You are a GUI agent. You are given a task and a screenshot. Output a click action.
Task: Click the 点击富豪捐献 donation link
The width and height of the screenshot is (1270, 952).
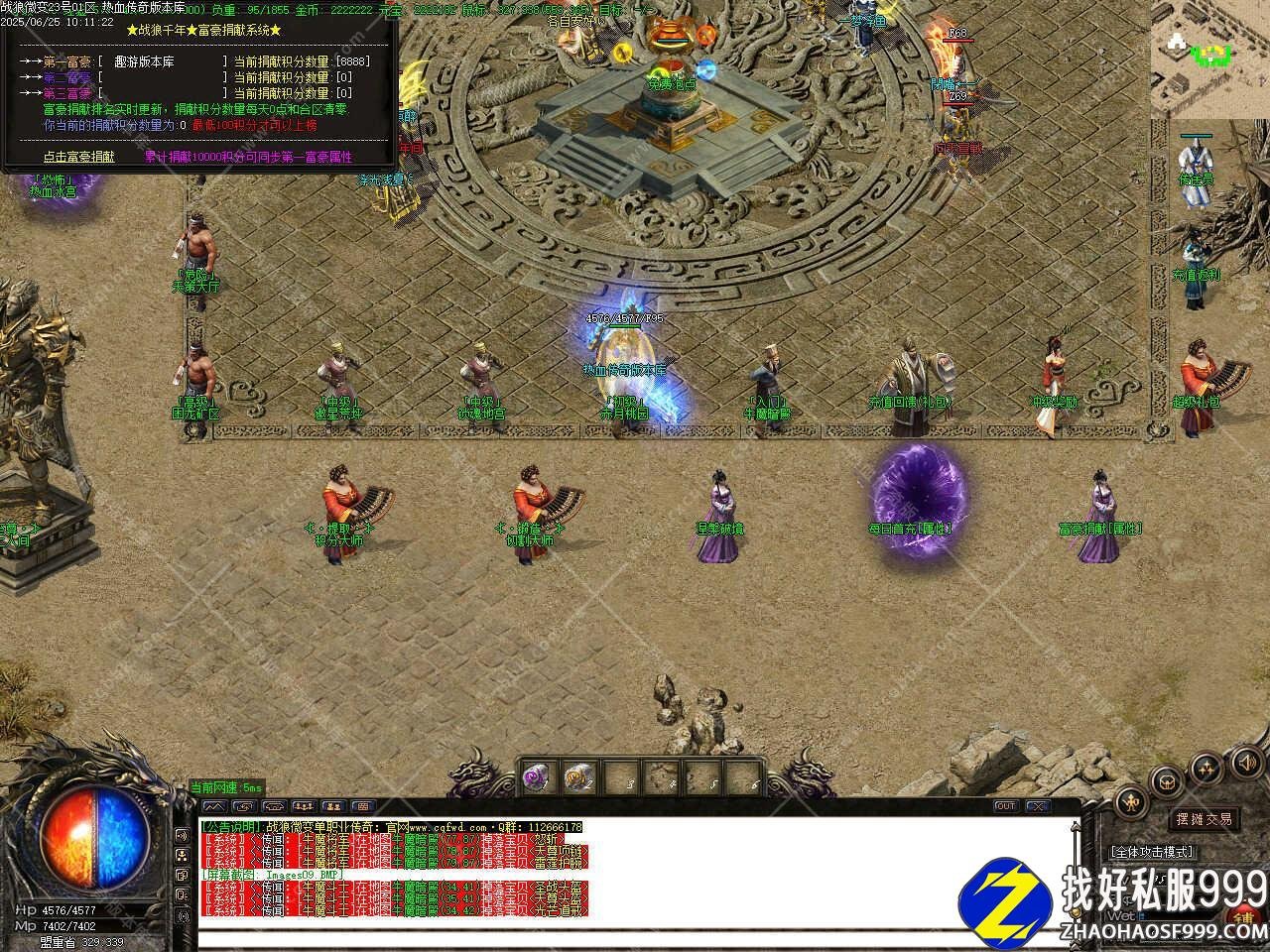click(78, 157)
